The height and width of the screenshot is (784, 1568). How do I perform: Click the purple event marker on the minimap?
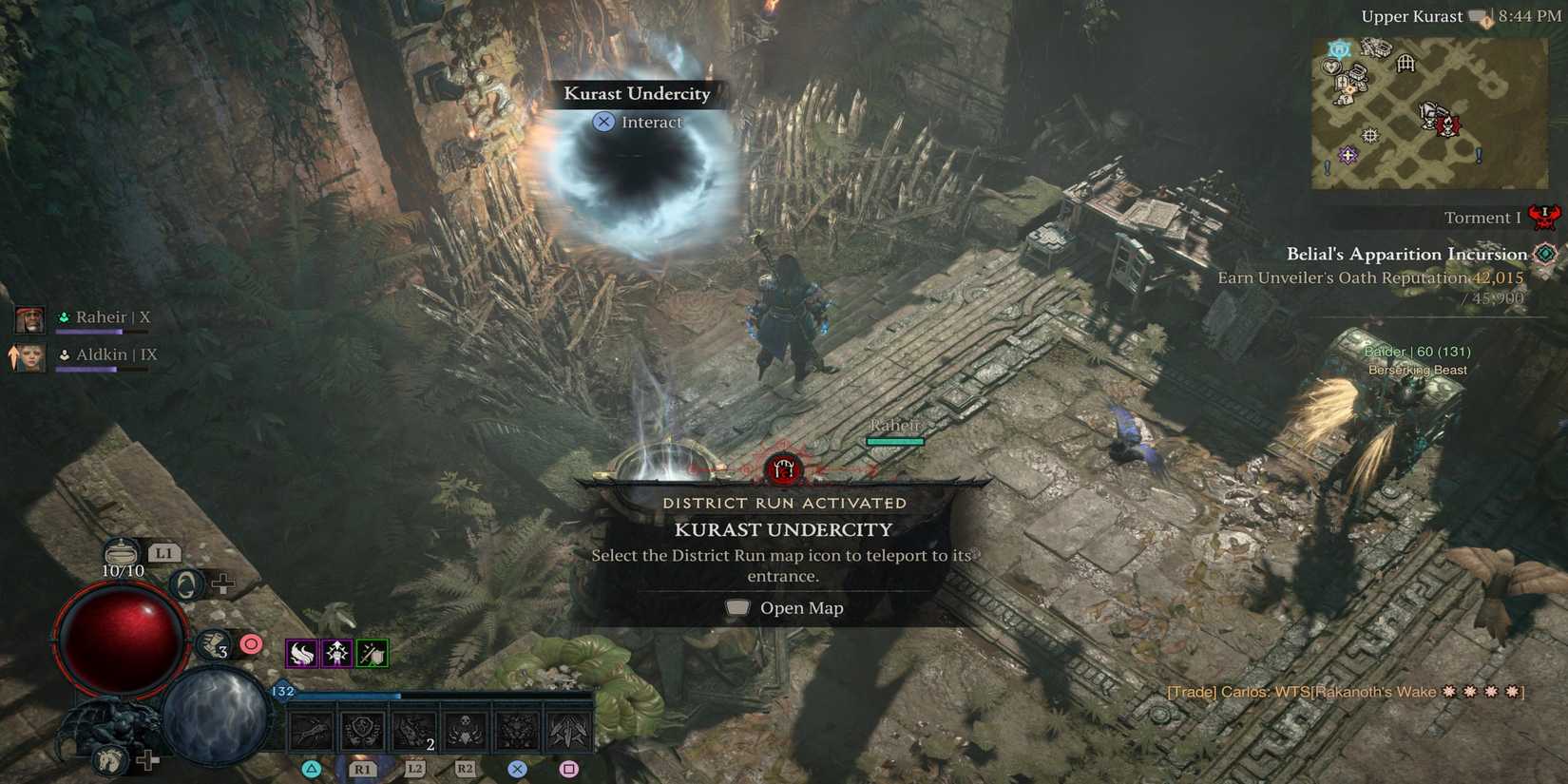(1348, 155)
